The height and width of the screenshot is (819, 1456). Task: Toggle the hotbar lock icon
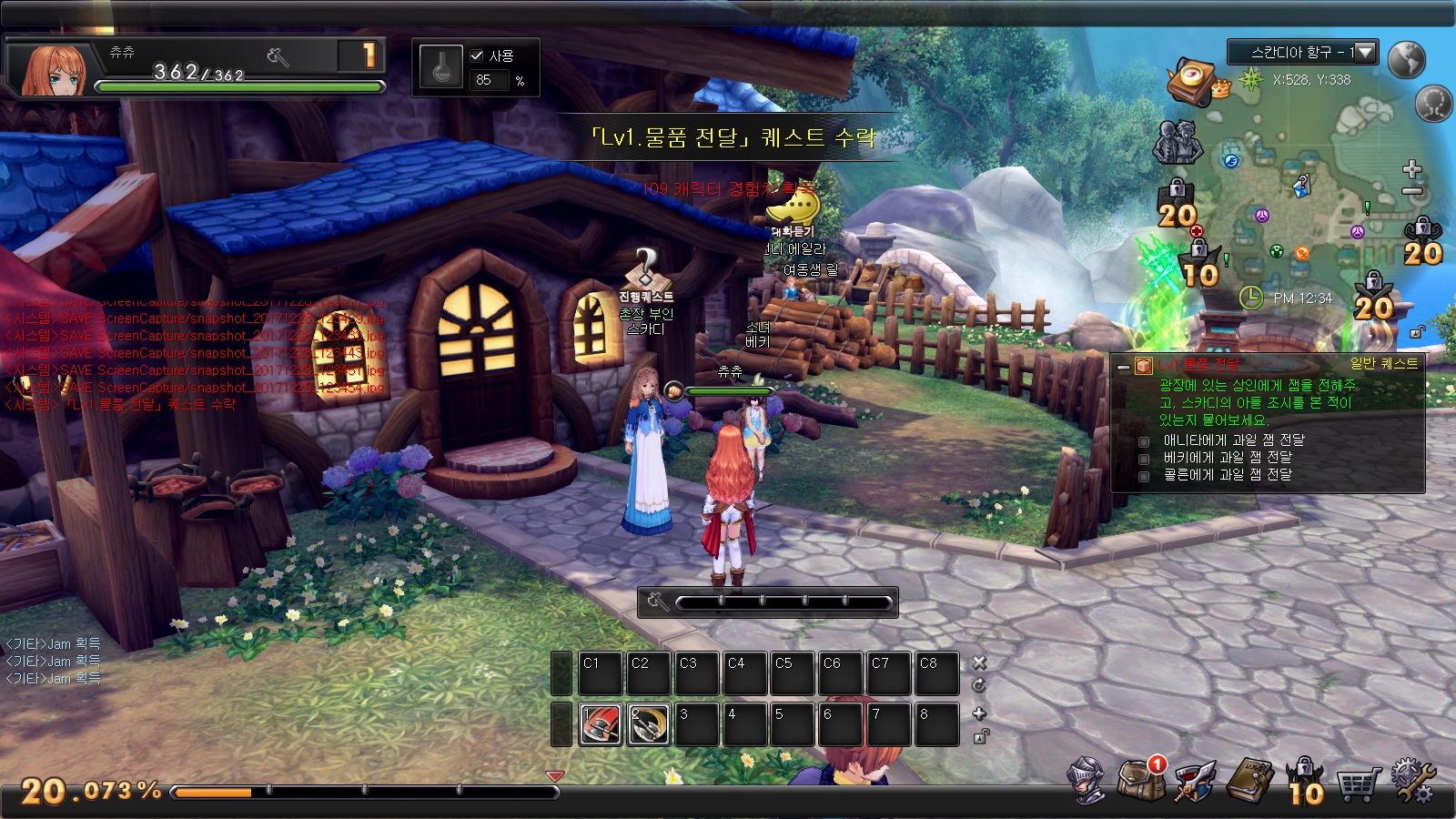[x=979, y=737]
